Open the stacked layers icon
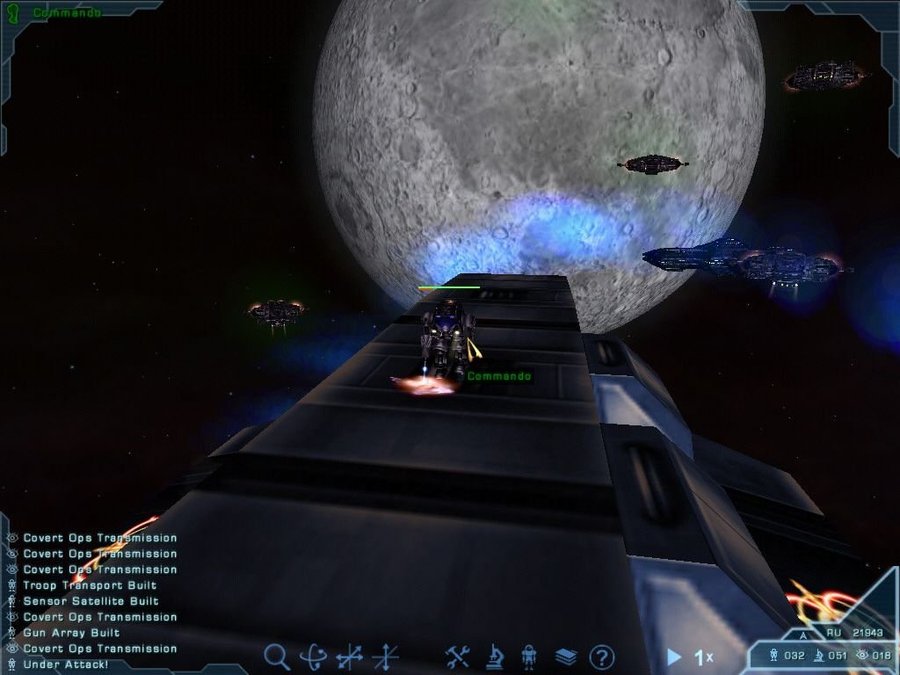Image resolution: width=900 pixels, height=675 pixels. tap(565, 657)
